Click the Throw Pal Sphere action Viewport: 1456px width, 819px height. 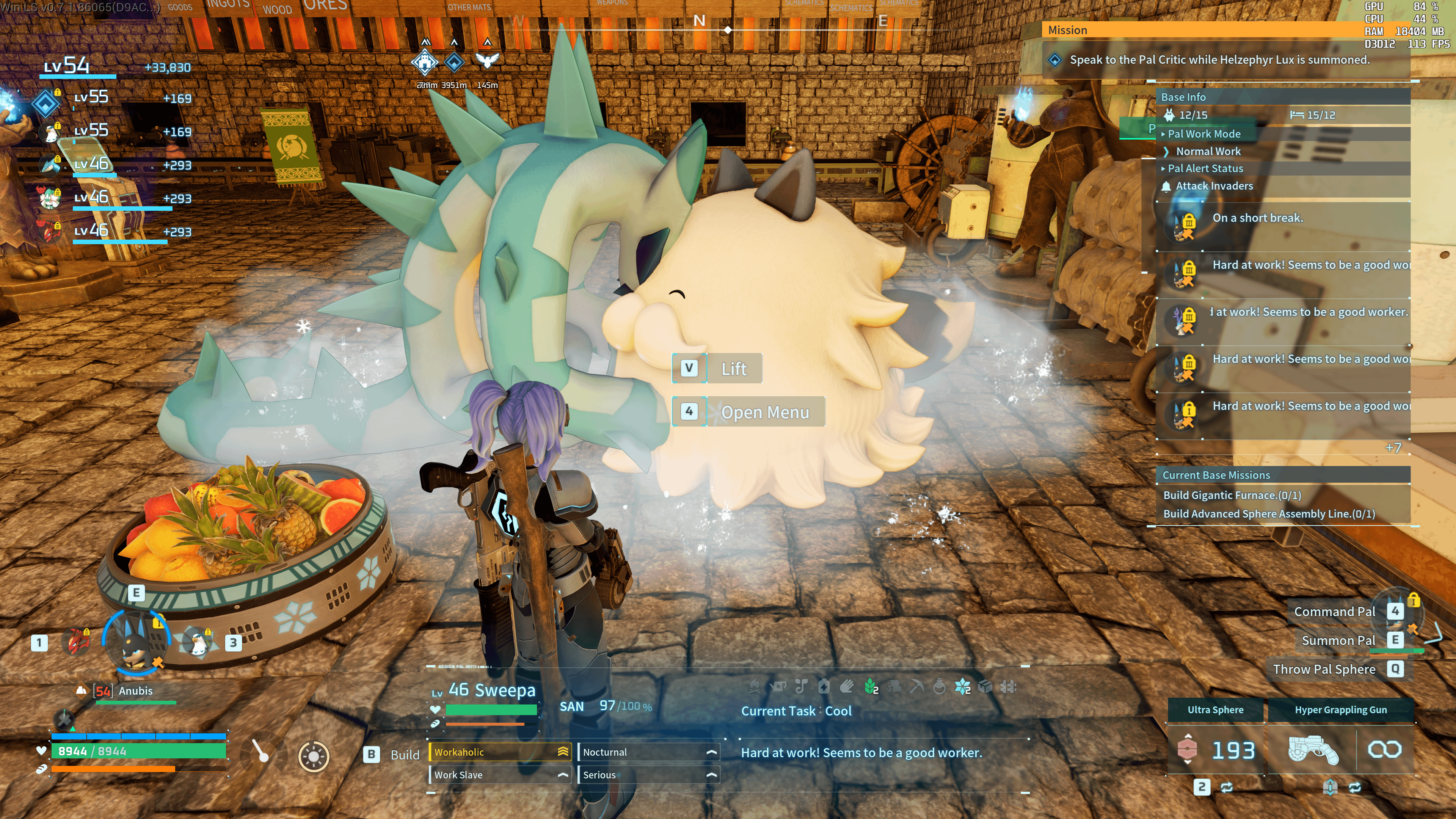[x=1324, y=669]
